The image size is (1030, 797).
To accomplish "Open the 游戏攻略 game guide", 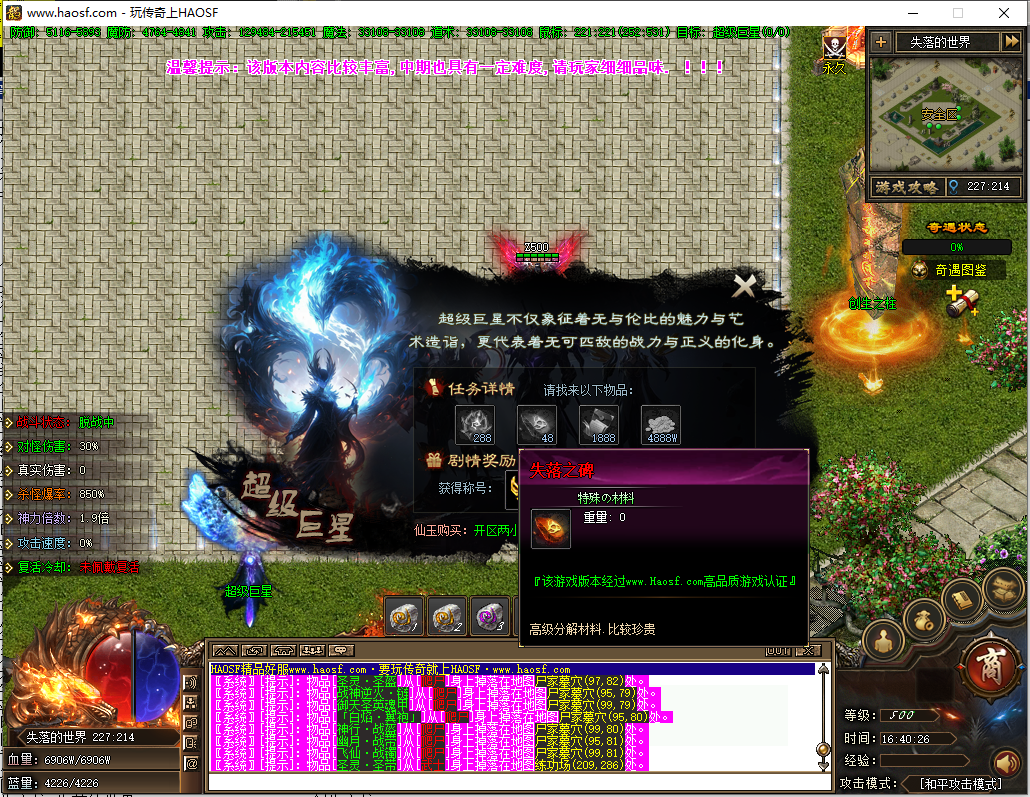I will (x=907, y=187).
